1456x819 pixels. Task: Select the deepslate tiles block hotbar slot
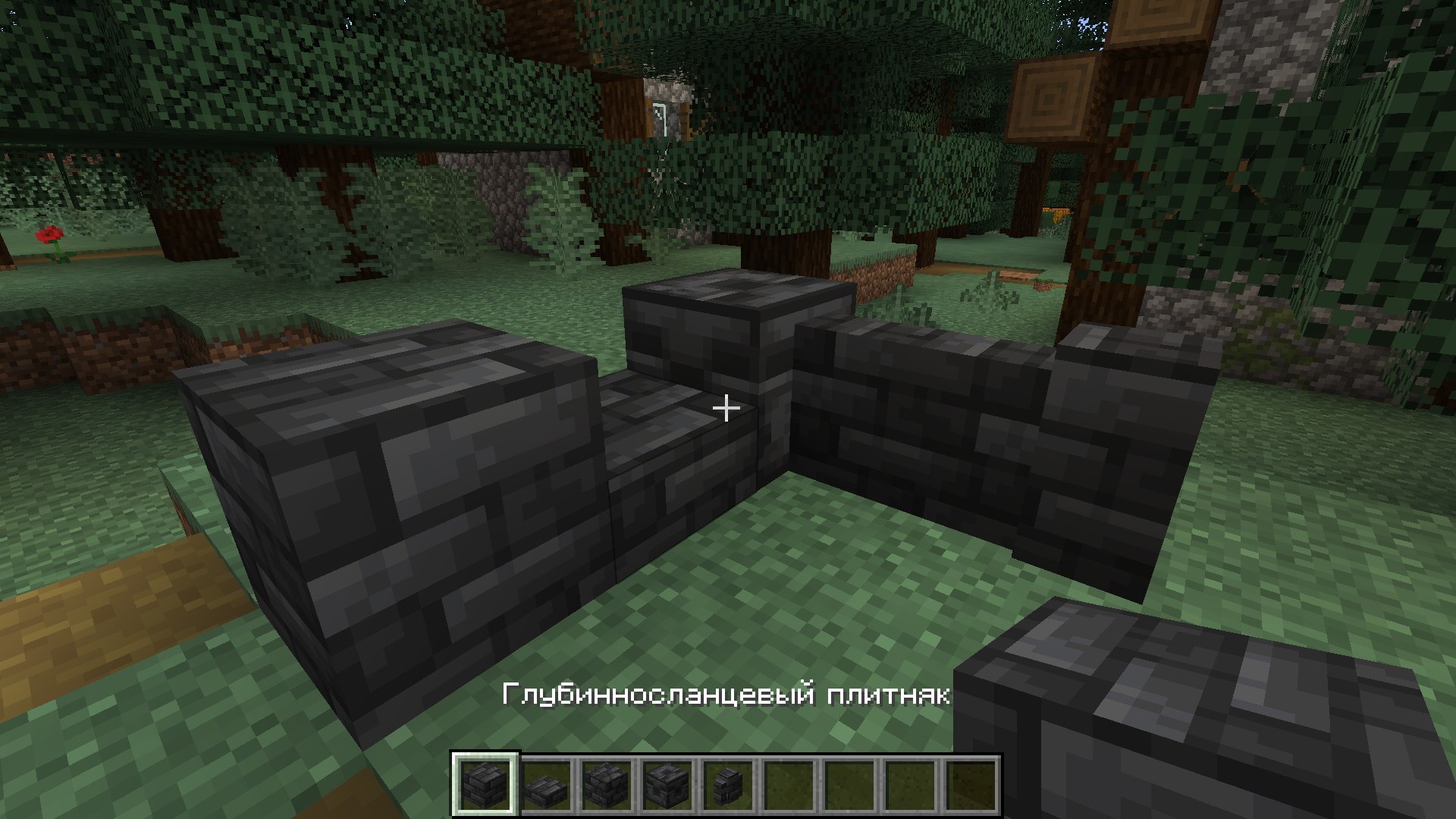point(485,785)
